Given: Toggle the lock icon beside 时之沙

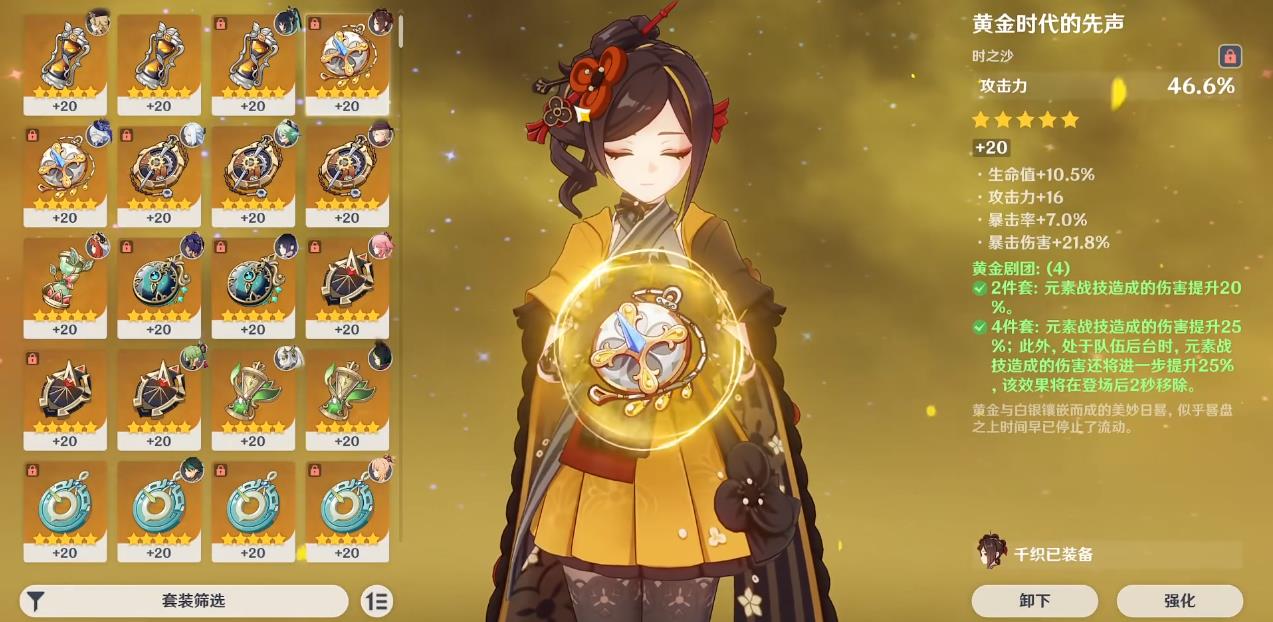Looking at the screenshot, I should pyautogui.click(x=1230, y=56).
